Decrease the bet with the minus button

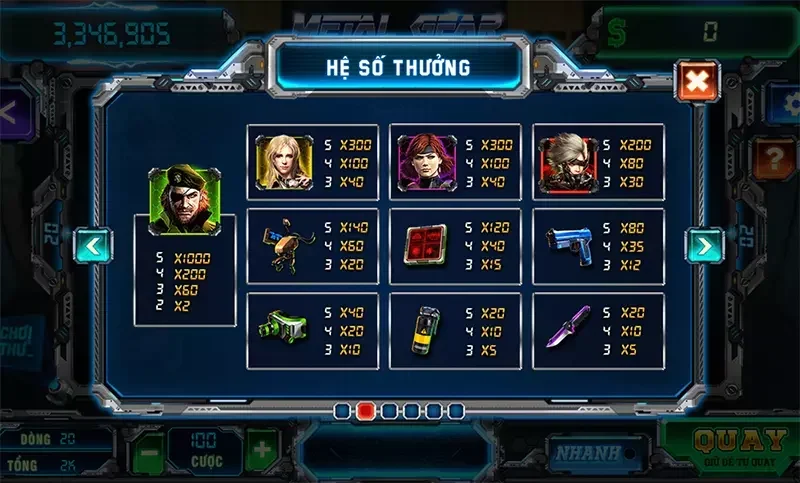click(x=148, y=450)
